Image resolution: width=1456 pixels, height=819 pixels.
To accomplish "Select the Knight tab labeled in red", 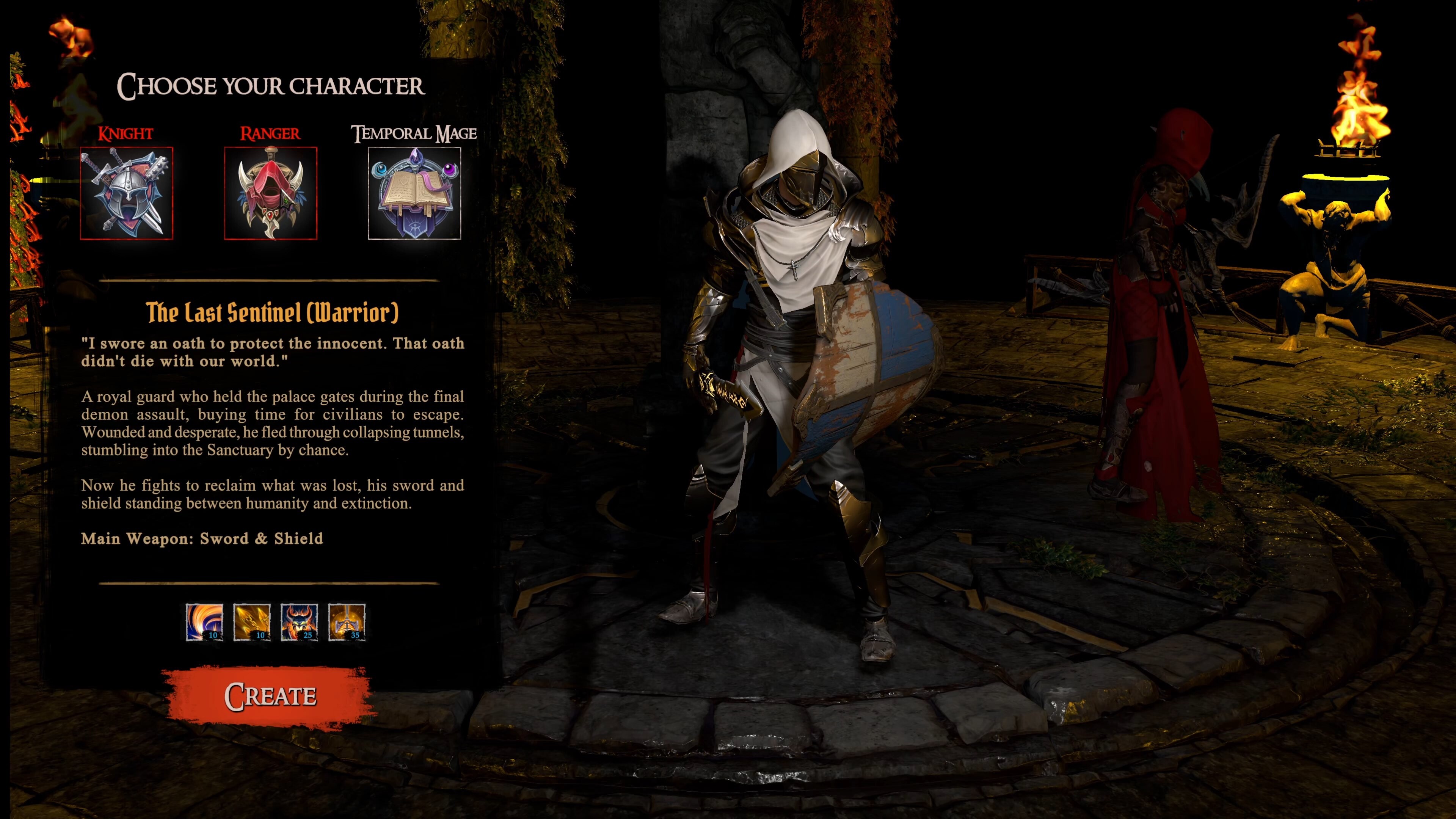I will [125, 134].
